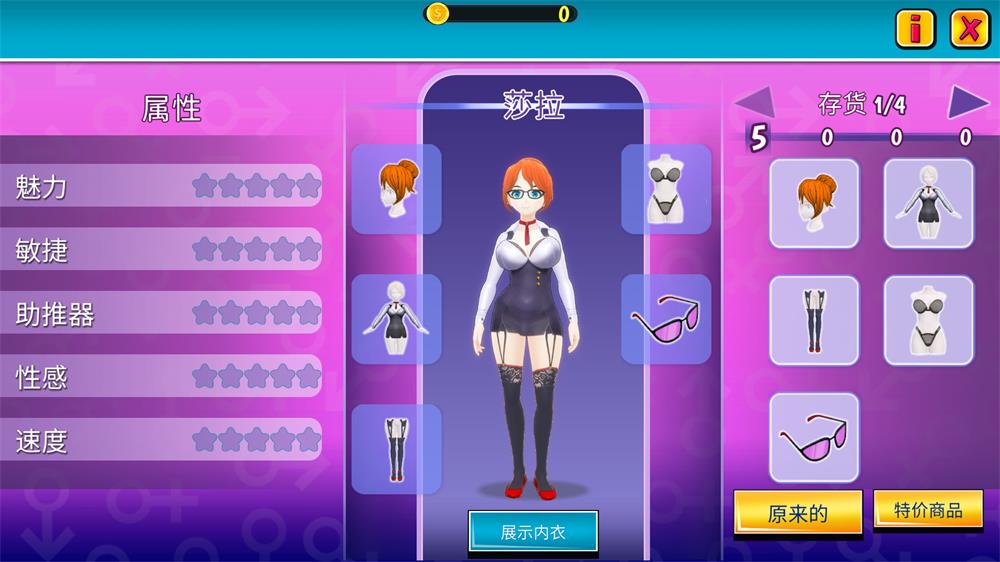Close the wardrobe with the X button

coord(969,29)
